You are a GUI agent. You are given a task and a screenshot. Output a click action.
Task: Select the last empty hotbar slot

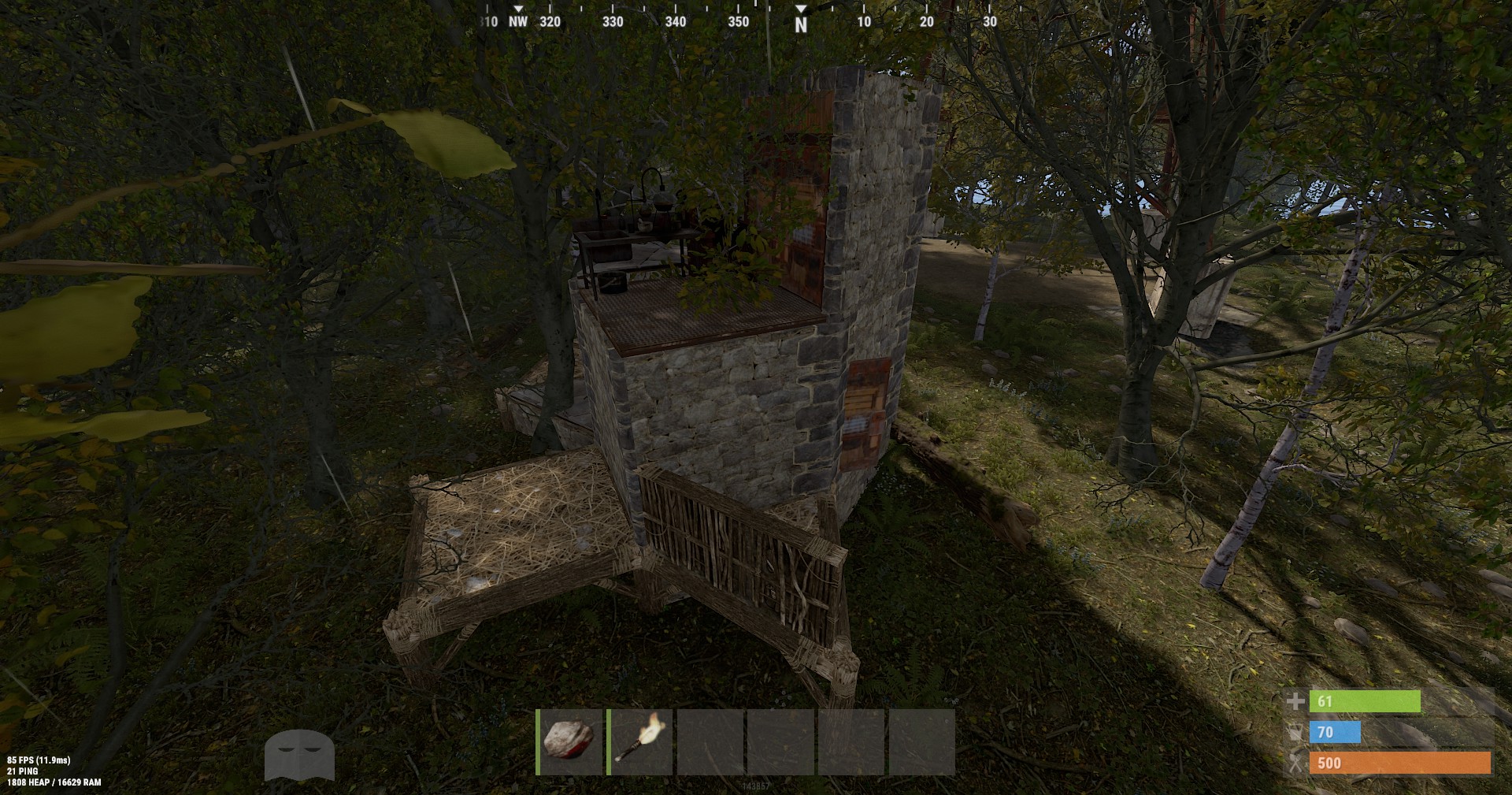923,742
